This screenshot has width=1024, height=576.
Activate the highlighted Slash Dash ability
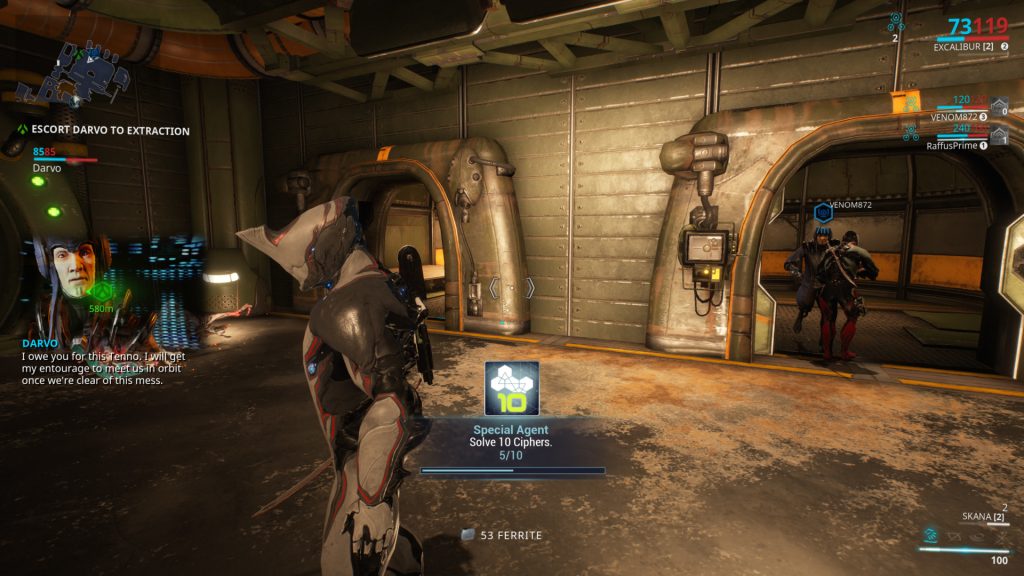point(930,534)
